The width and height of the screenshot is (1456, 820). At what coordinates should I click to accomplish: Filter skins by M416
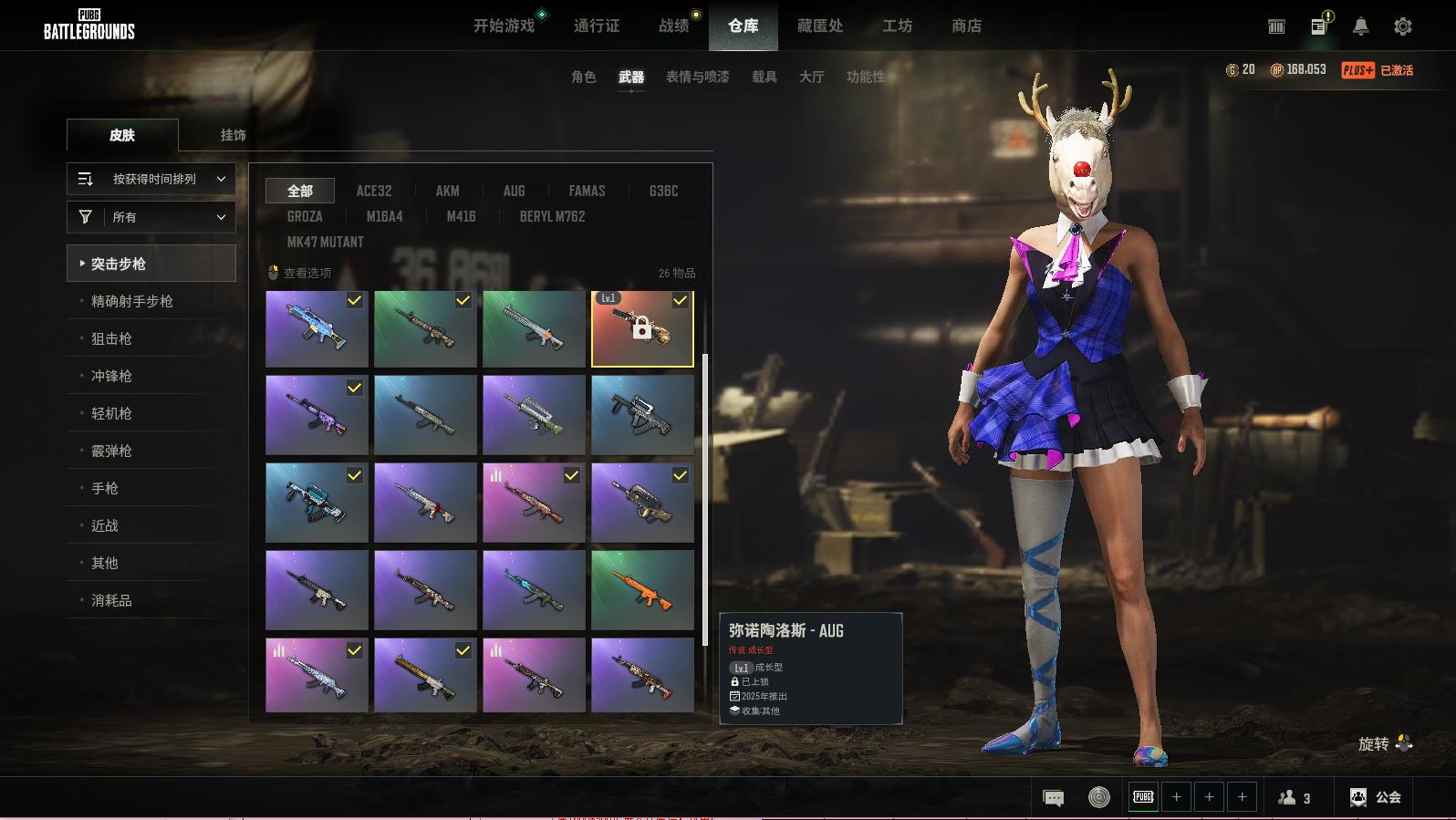(461, 216)
